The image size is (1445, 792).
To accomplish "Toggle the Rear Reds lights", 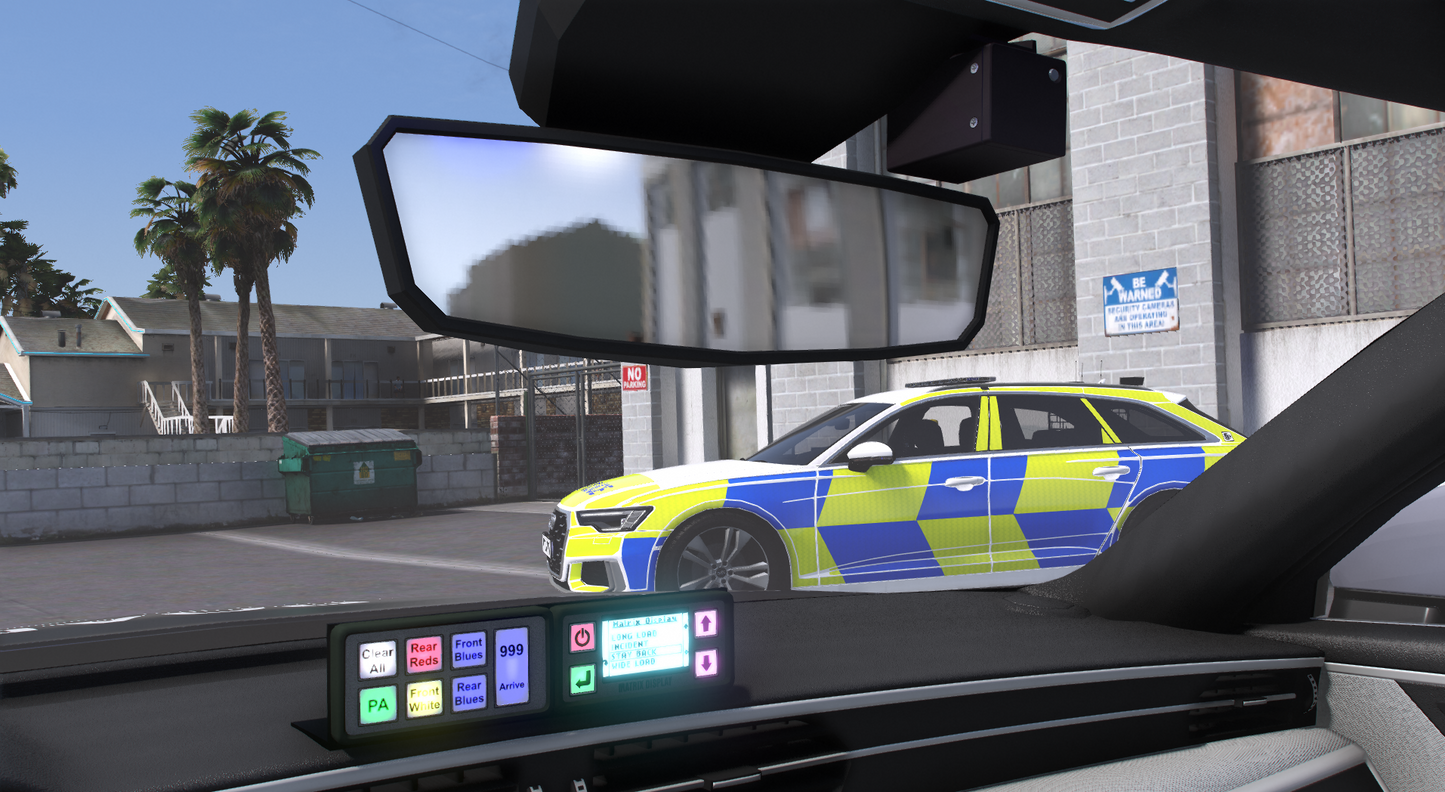I will (424, 655).
